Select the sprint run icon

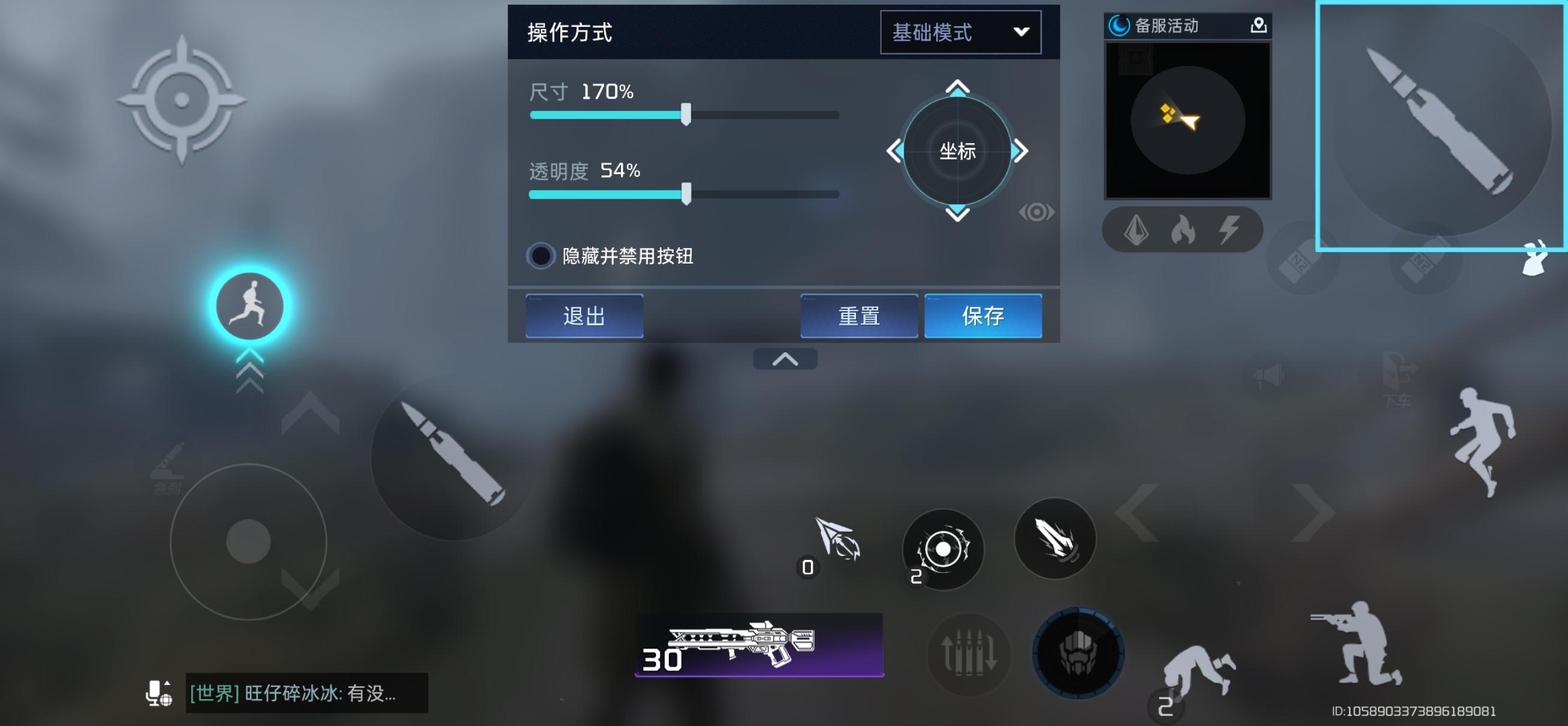coord(250,307)
